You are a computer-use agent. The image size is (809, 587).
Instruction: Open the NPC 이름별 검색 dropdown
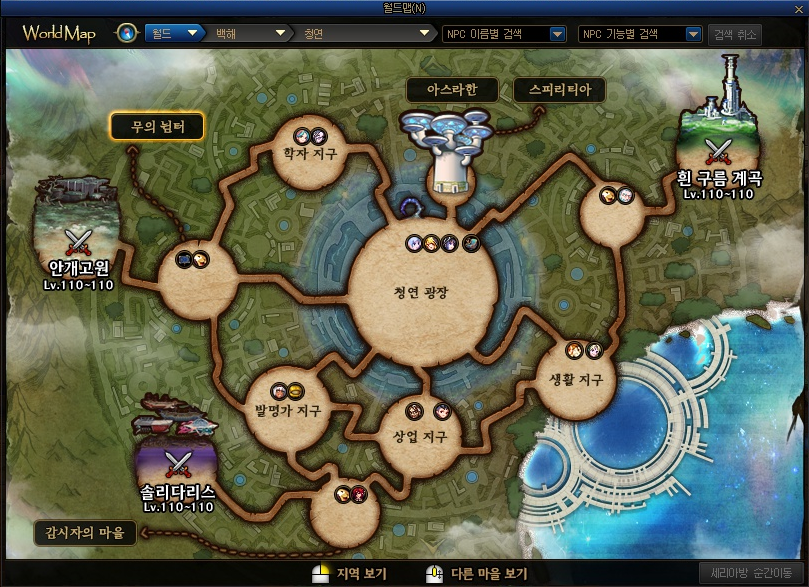tap(504, 34)
